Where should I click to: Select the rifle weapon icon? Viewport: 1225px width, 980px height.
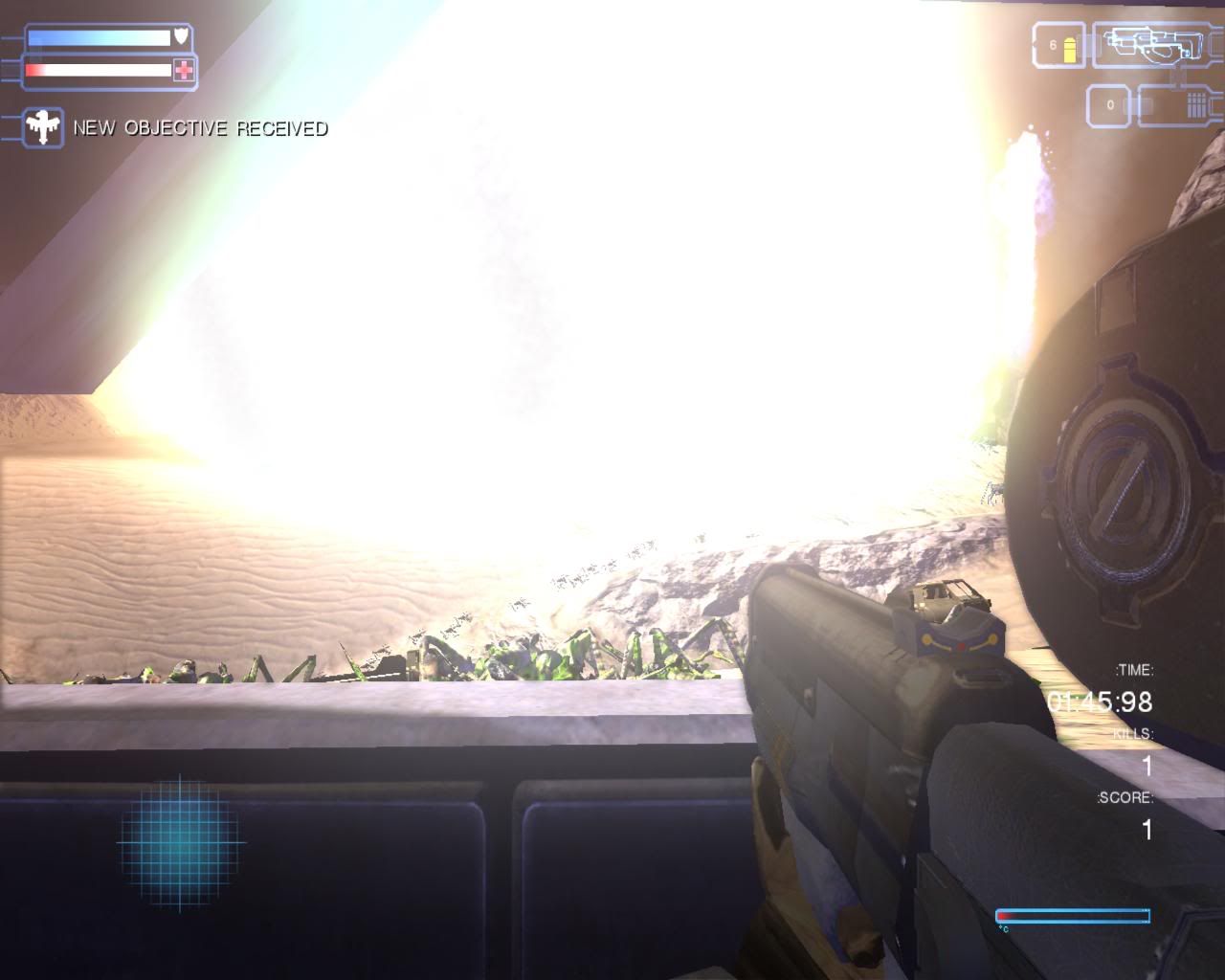(x=1155, y=44)
